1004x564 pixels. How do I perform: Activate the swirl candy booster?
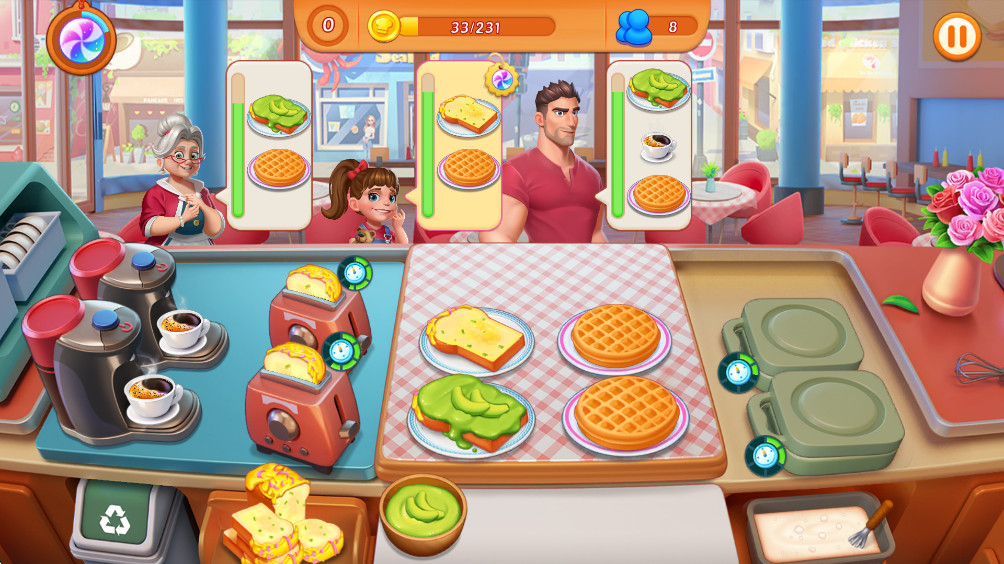(81, 39)
